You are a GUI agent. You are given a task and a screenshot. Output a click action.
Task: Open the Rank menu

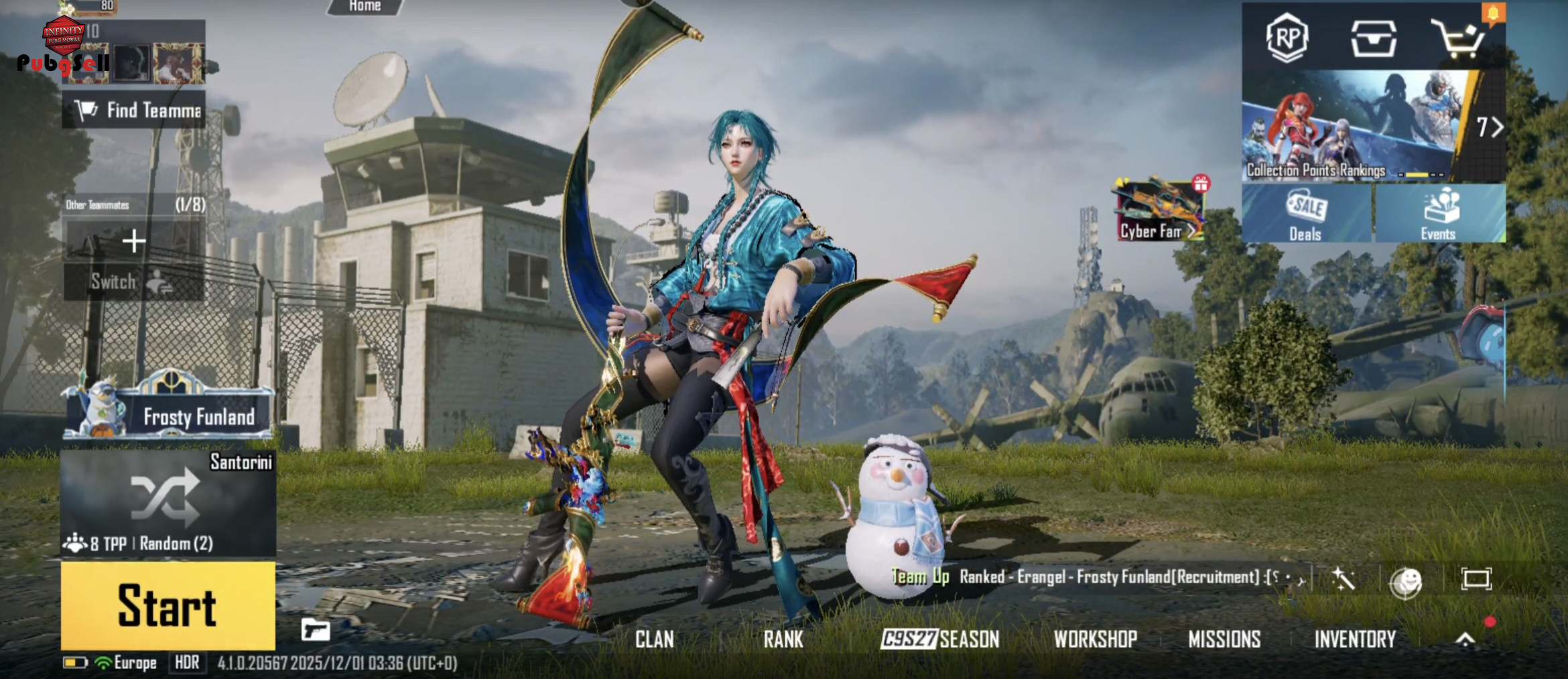point(783,639)
